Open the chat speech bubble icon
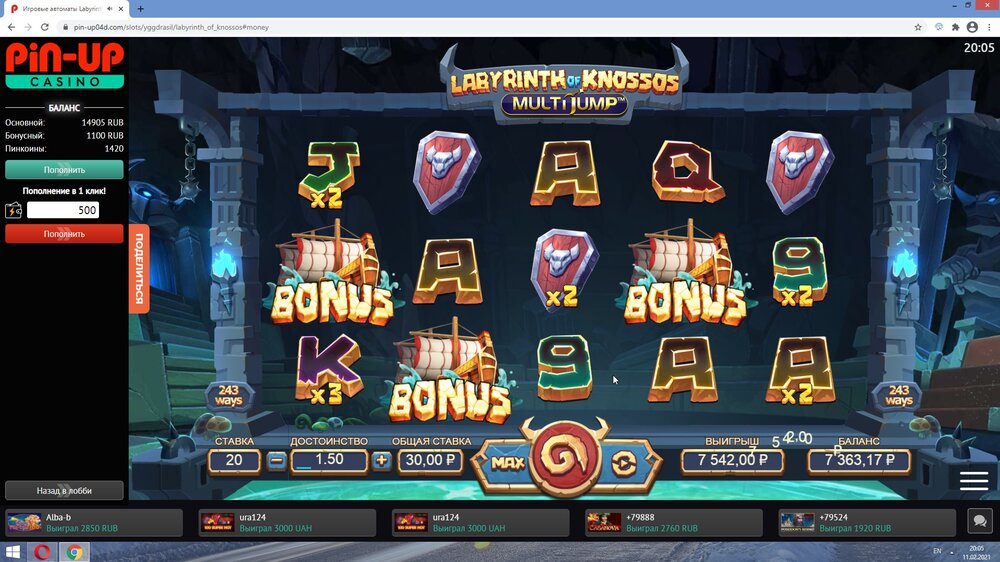Screen dimensions: 1000x562 (979, 522)
